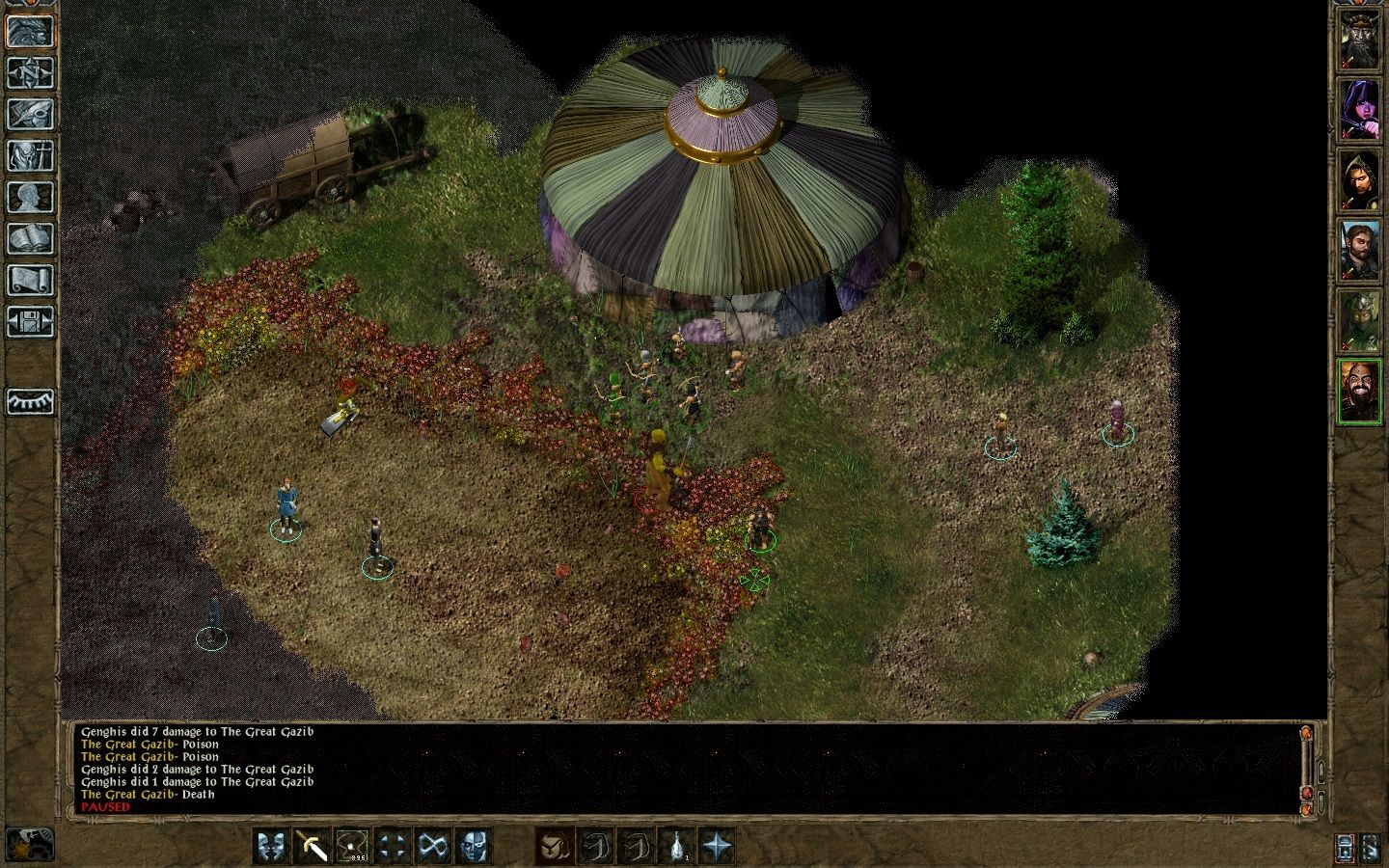Select the green-armored warrior portrait
The image size is (1389, 868).
click(1358, 321)
